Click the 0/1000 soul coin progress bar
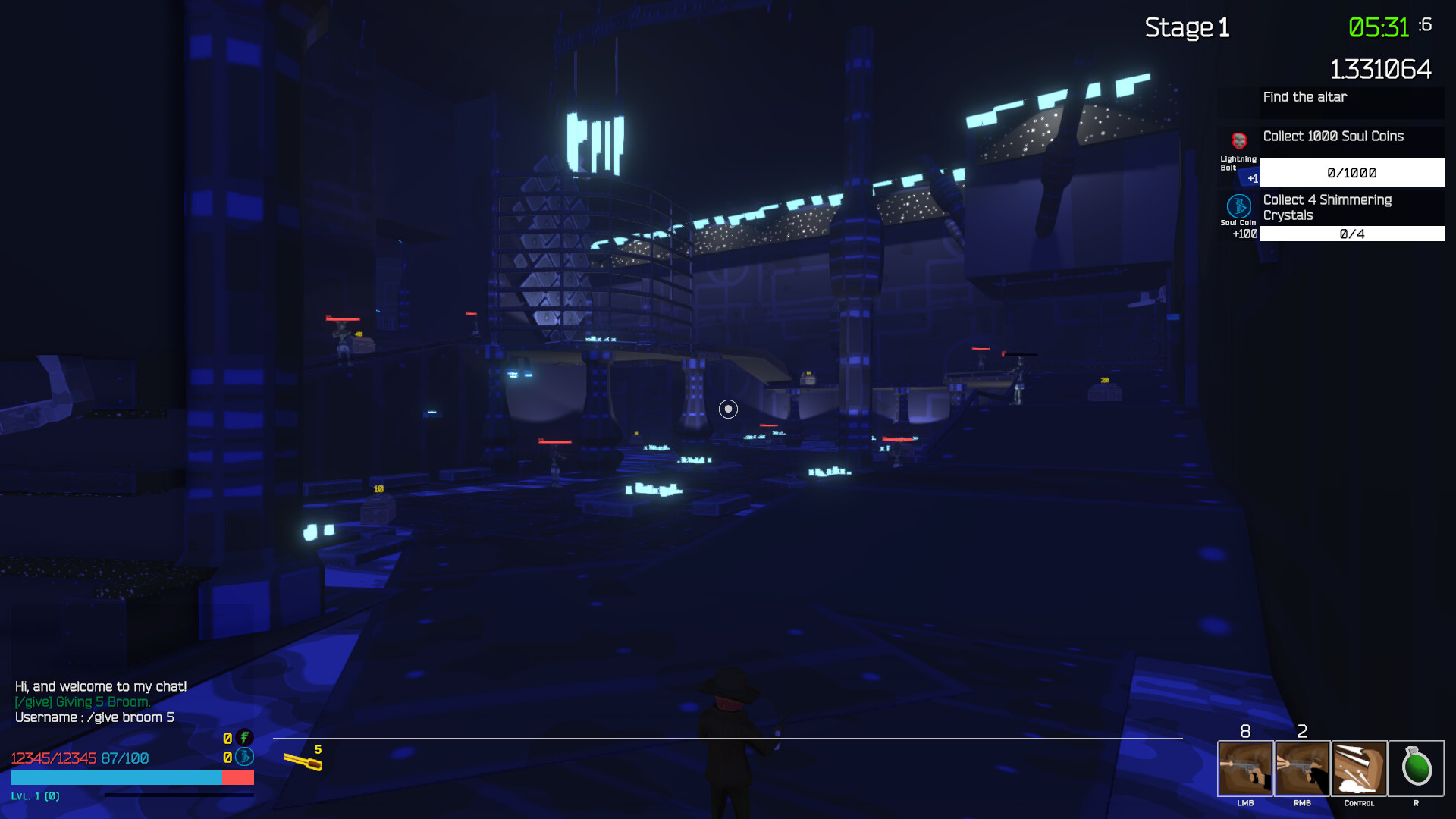 tap(1351, 172)
